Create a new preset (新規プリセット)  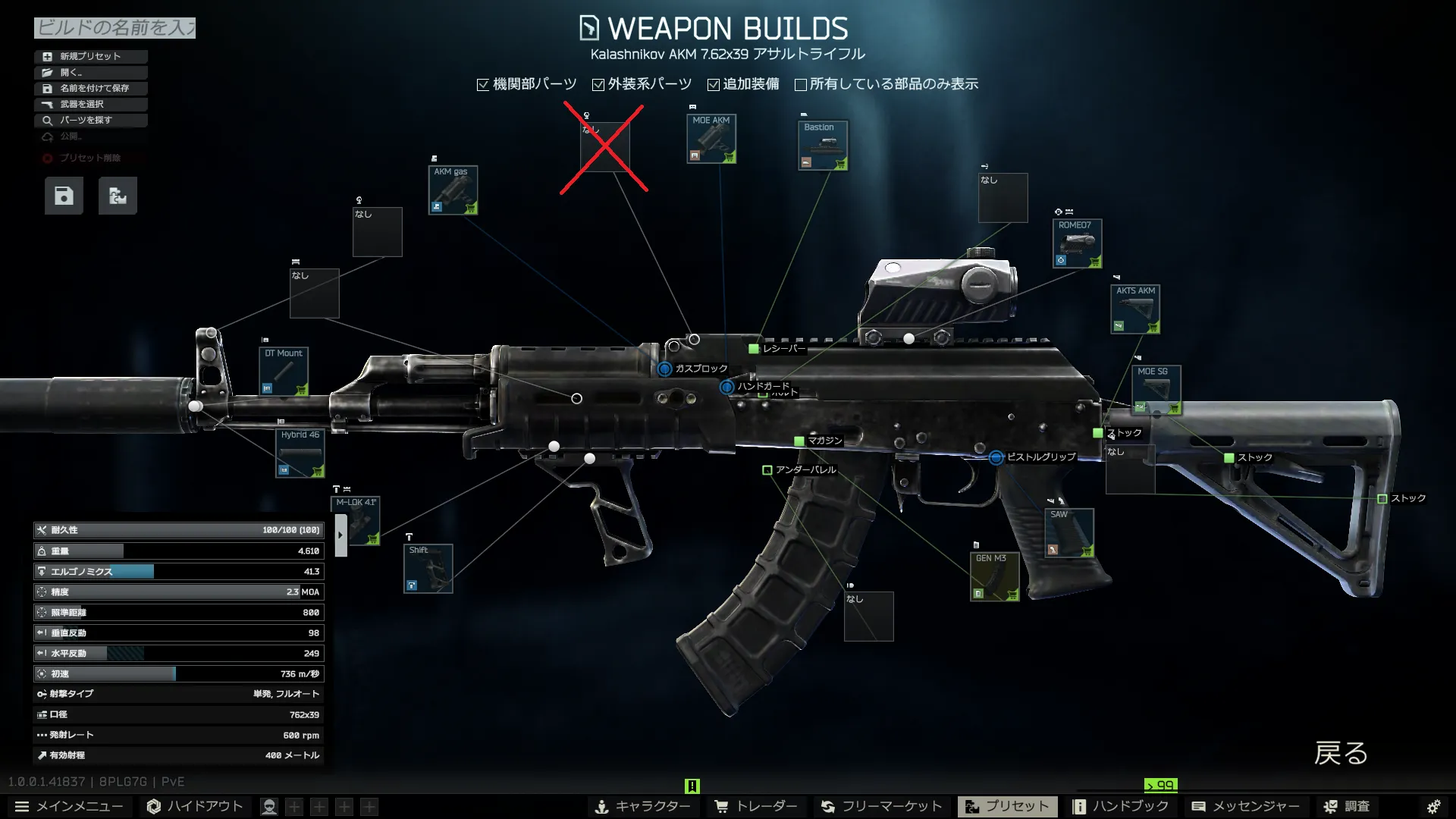90,56
